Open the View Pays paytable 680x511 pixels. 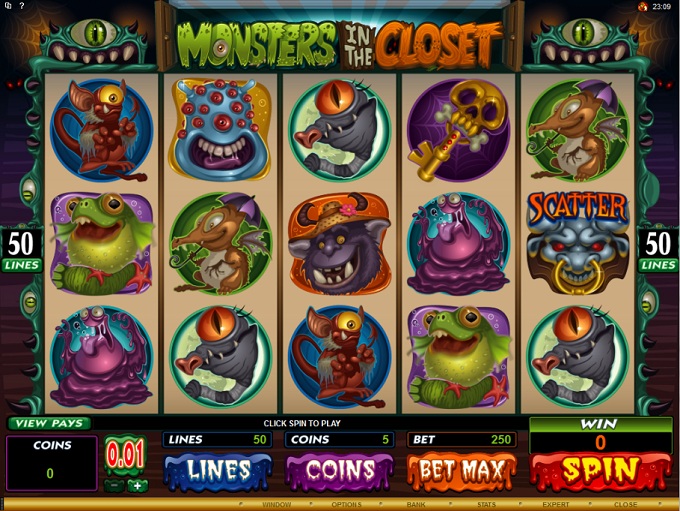click(x=48, y=424)
